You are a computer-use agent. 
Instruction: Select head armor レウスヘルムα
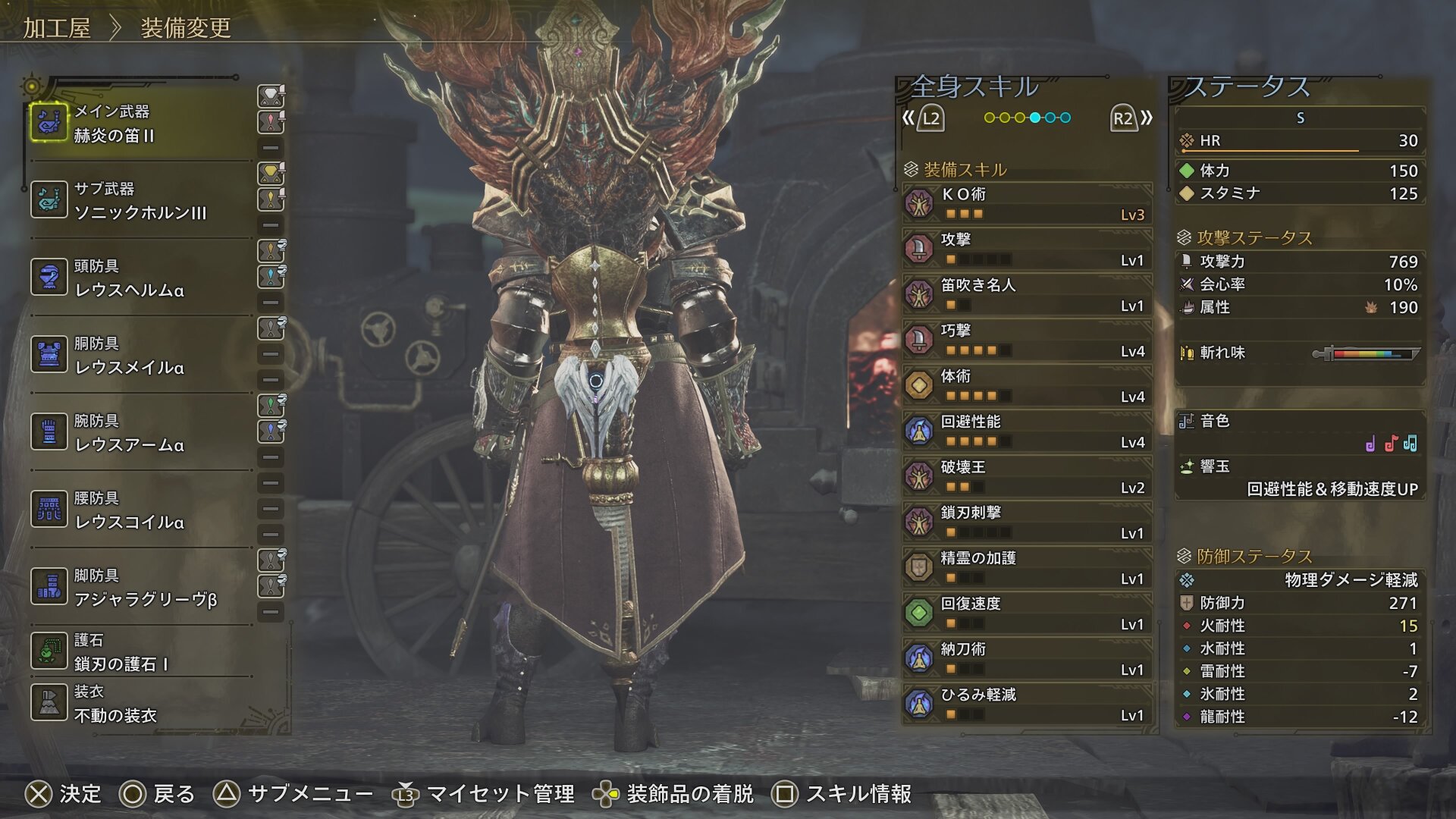pyautogui.click(x=140, y=278)
